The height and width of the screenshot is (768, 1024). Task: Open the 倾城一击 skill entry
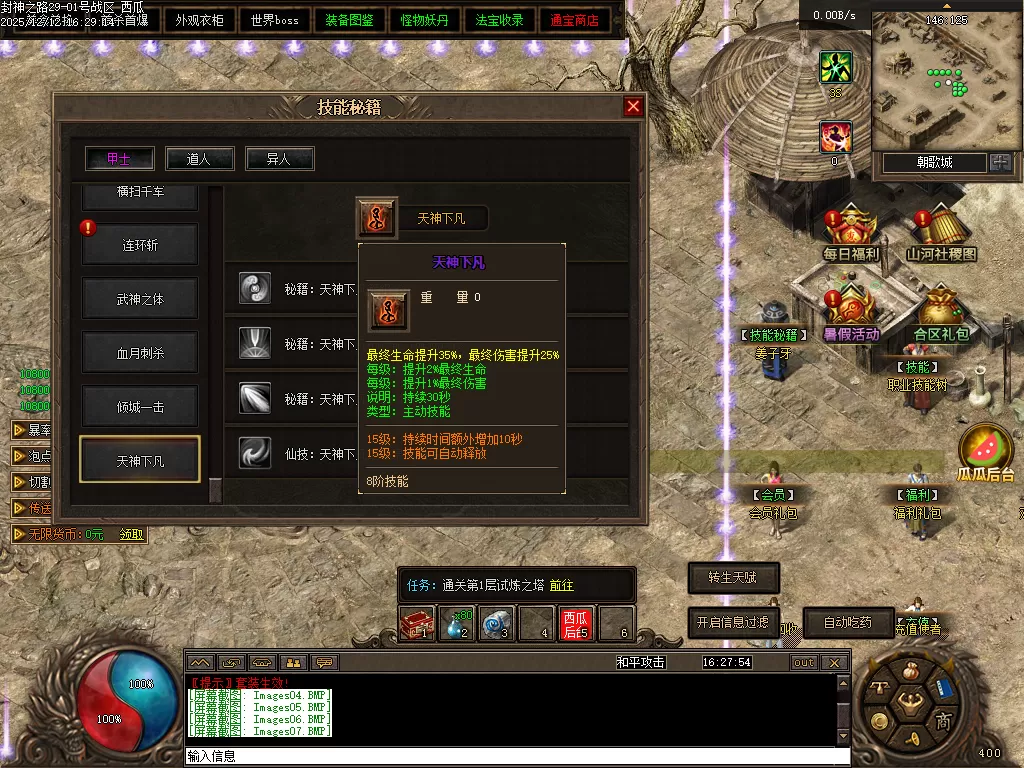click(x=140, y=407)
